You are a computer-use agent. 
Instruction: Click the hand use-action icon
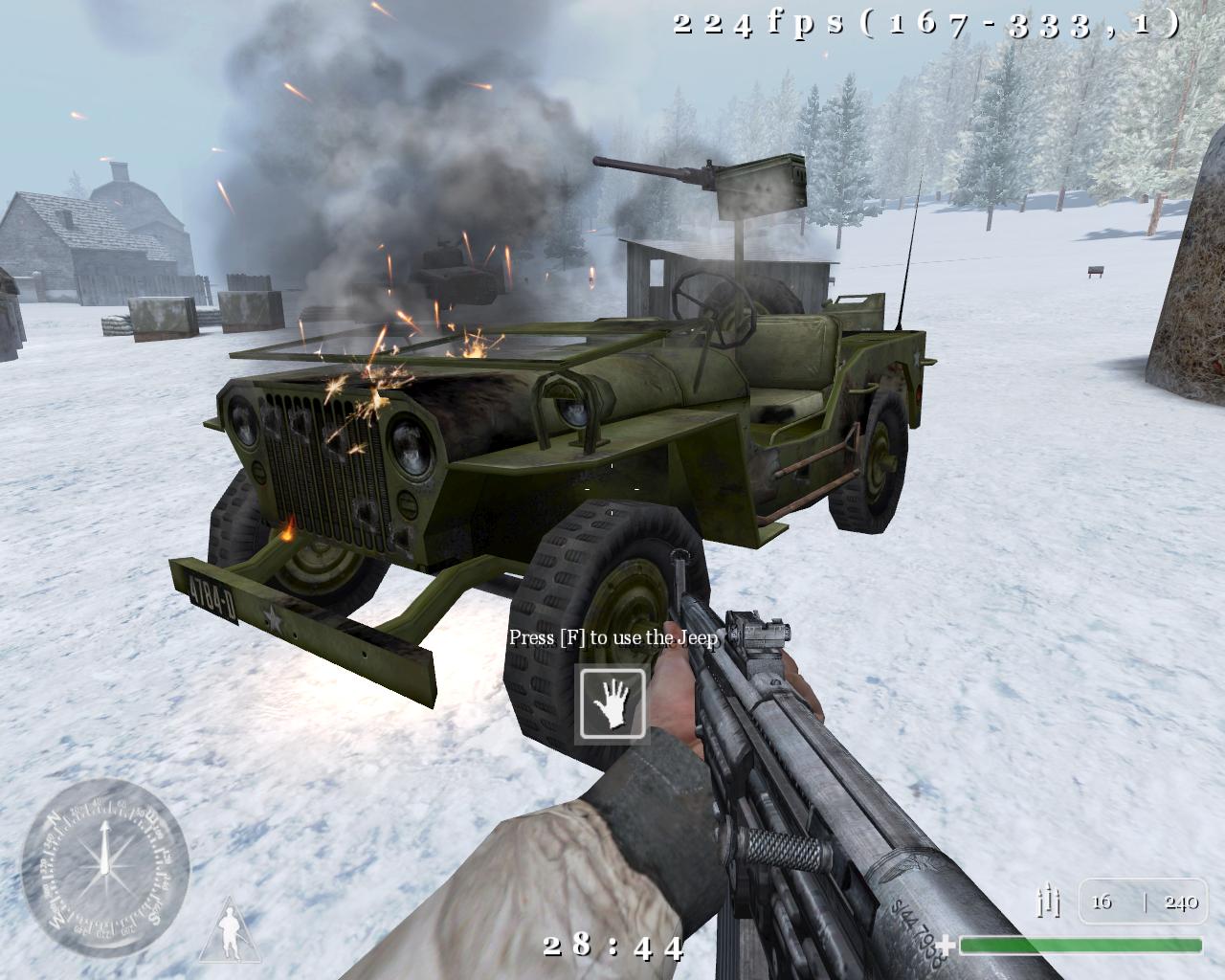[x=612, y=703]
